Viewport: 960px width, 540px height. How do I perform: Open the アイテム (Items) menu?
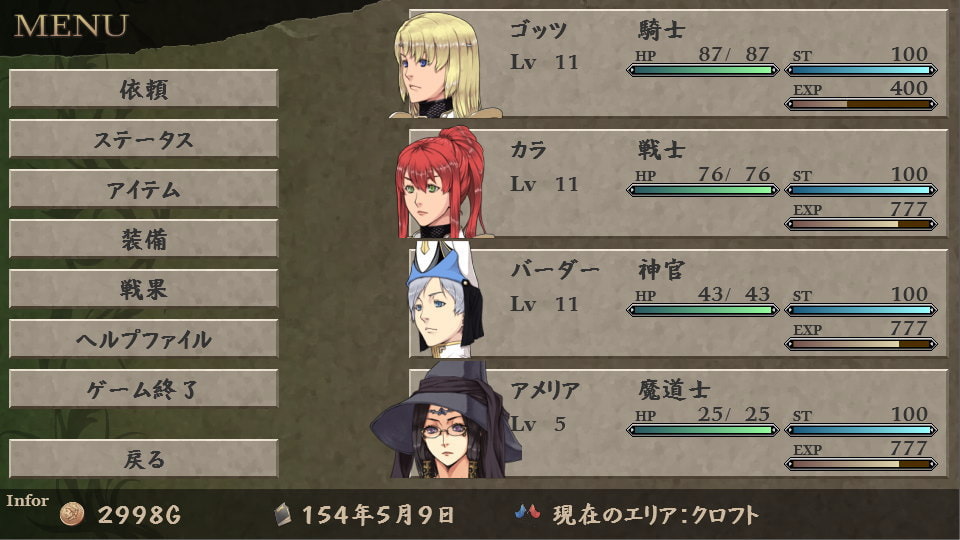(143, 189)
